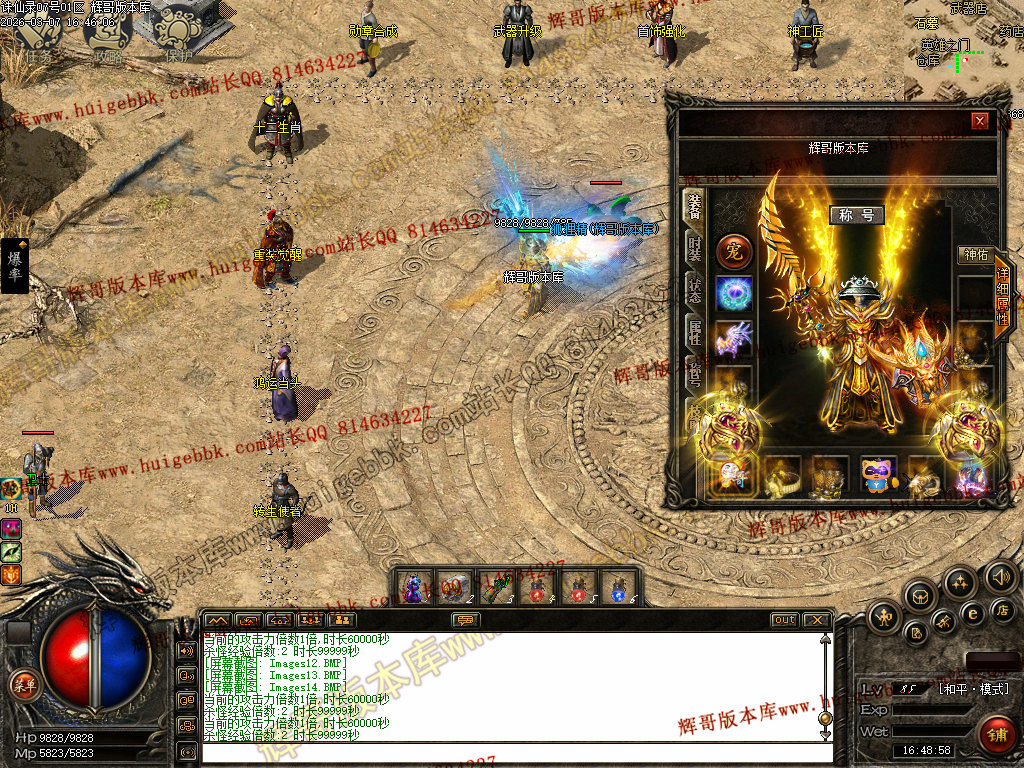Open the 保护 protection icon
Viewport: 1024px width, 768px height.
177,32
